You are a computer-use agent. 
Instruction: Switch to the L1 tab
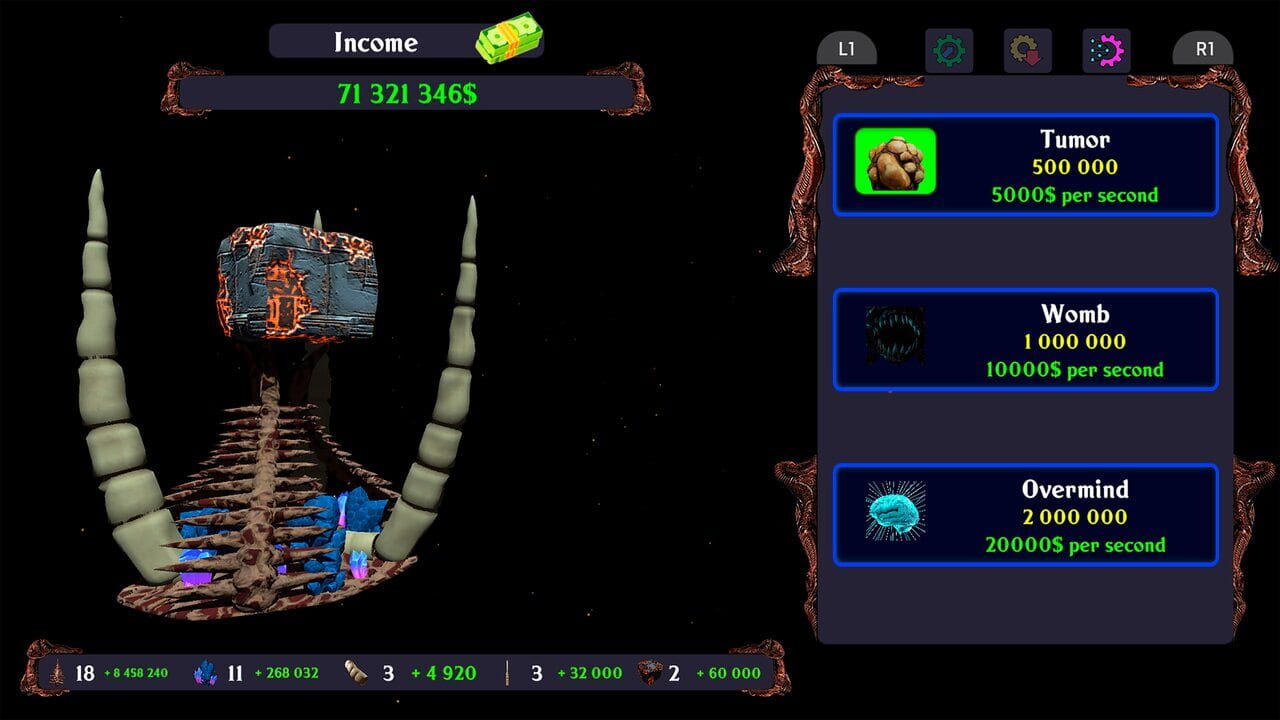click(847, 46)
